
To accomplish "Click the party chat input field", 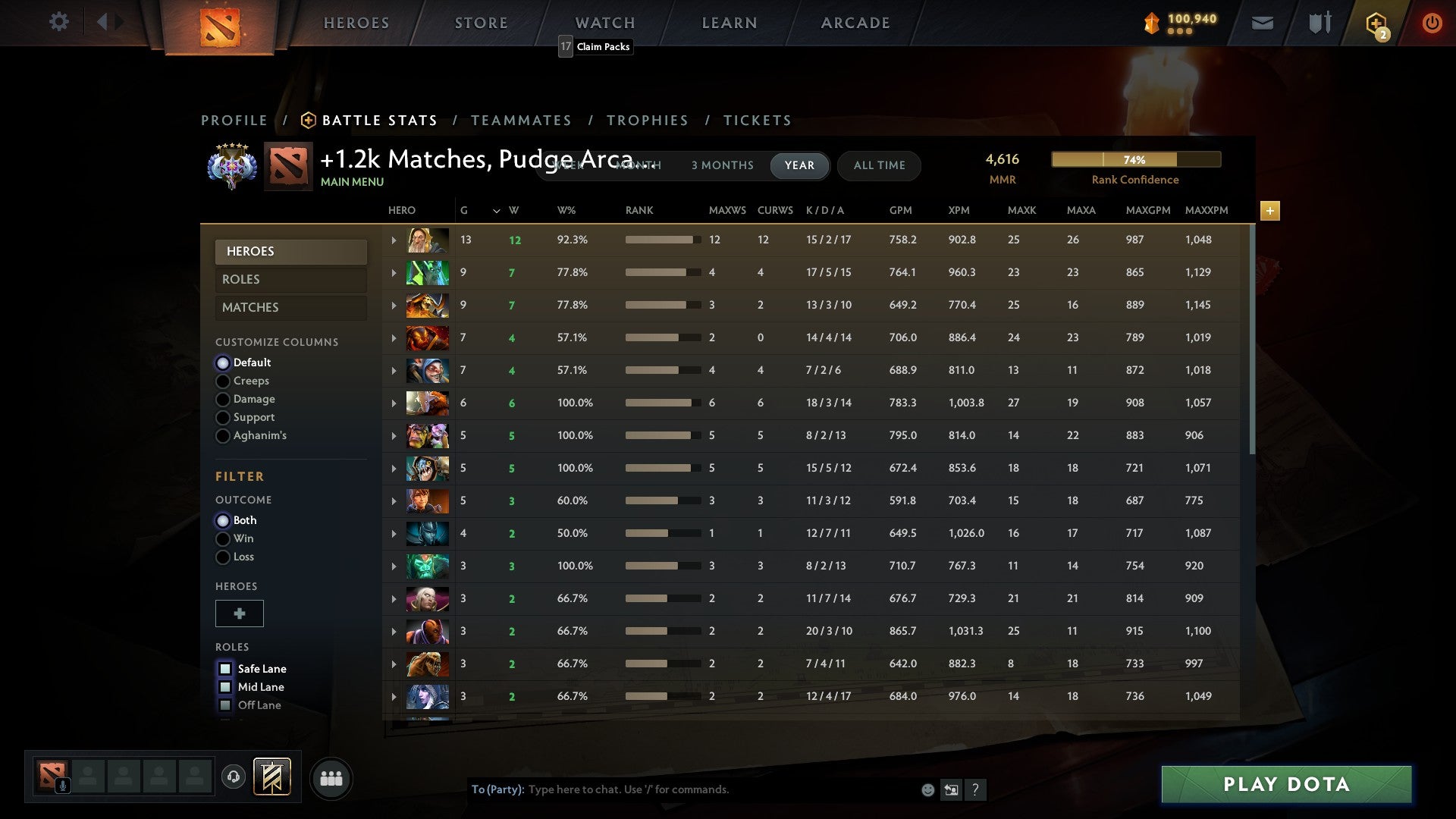I will [x=682, y=789].
